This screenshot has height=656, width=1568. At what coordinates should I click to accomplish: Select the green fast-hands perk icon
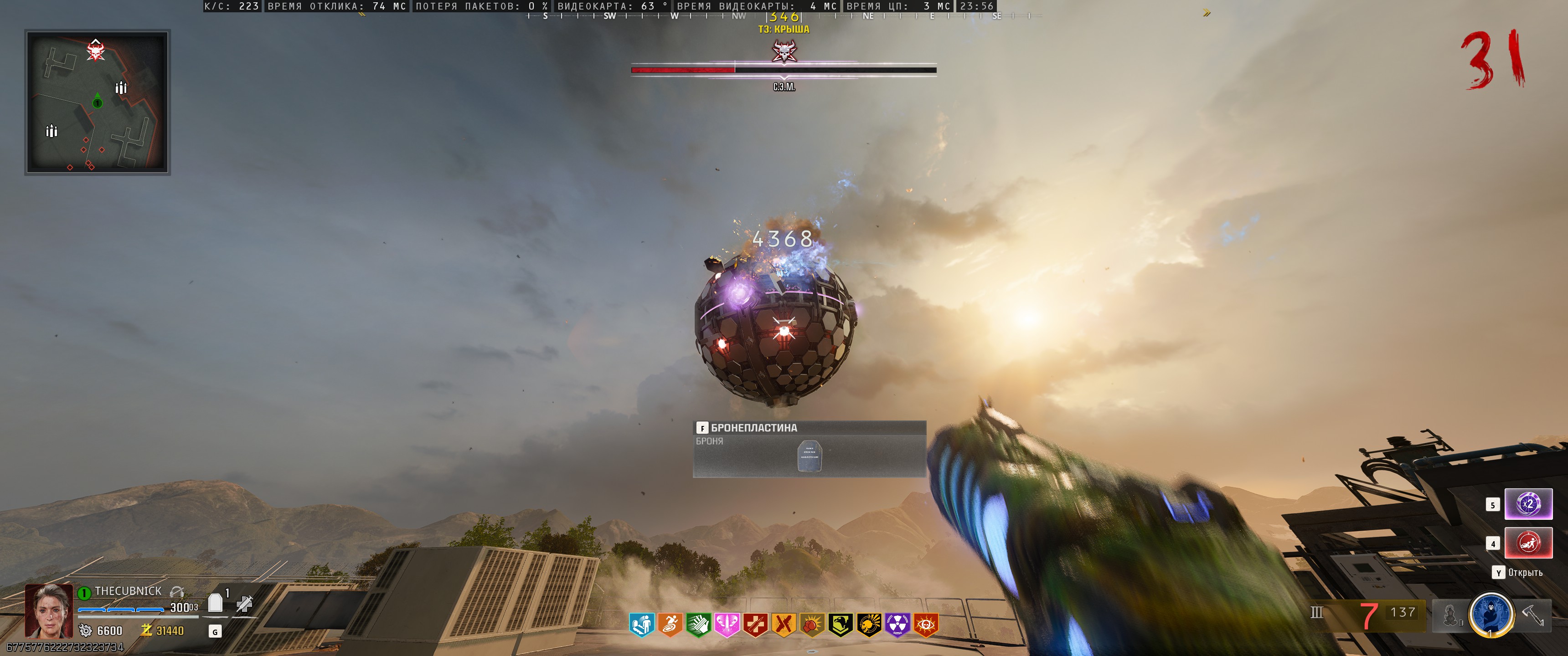(698, 625)
